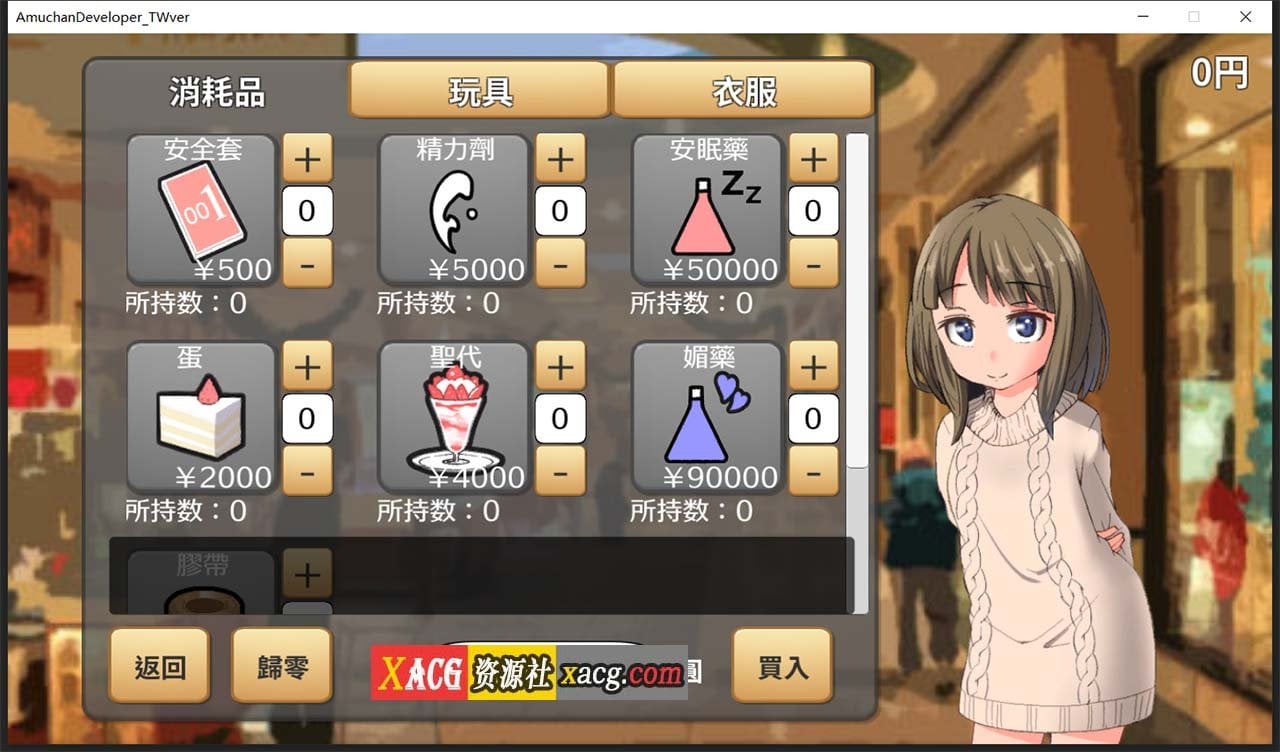1280x752 pixels.
Task: Click the 返回 (back) button
Action: [x=158, y=666]
